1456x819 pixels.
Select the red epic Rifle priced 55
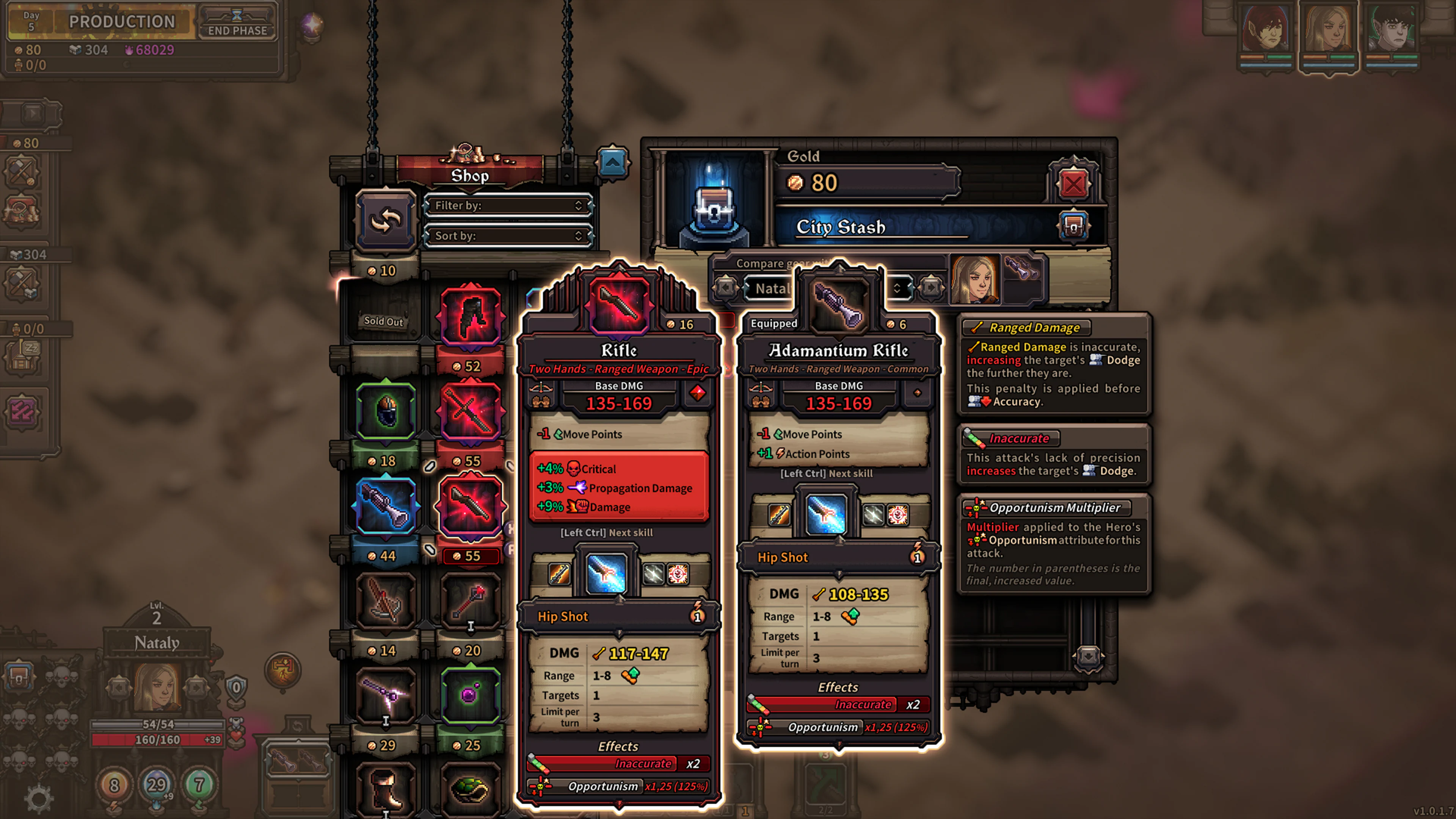[471, 506]
